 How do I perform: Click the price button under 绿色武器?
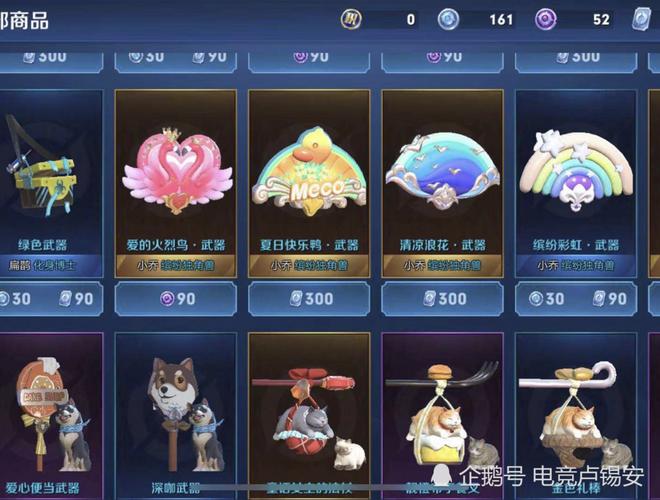[x=50, y=298]
